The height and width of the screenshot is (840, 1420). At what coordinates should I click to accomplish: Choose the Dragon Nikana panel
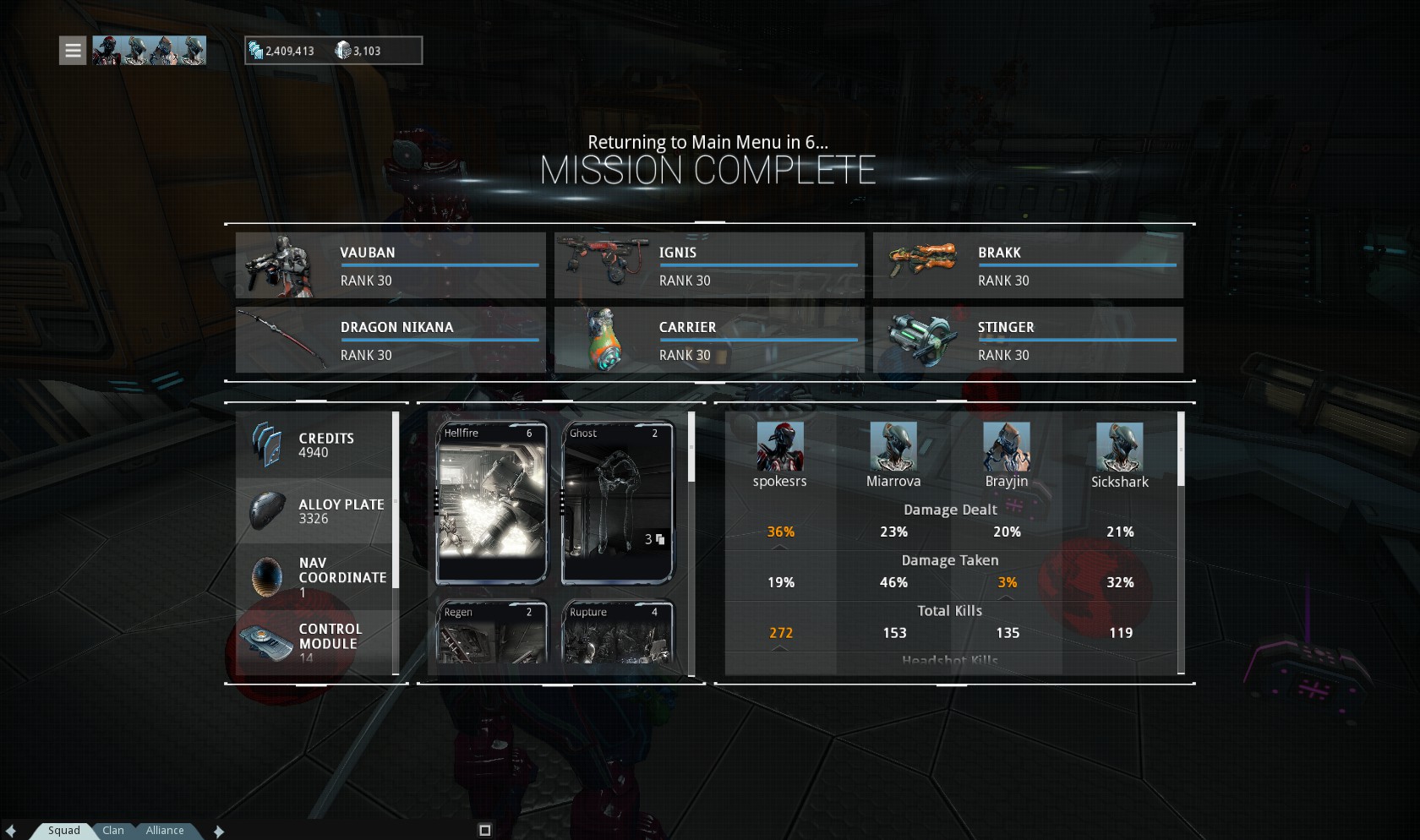coord(390,340)
